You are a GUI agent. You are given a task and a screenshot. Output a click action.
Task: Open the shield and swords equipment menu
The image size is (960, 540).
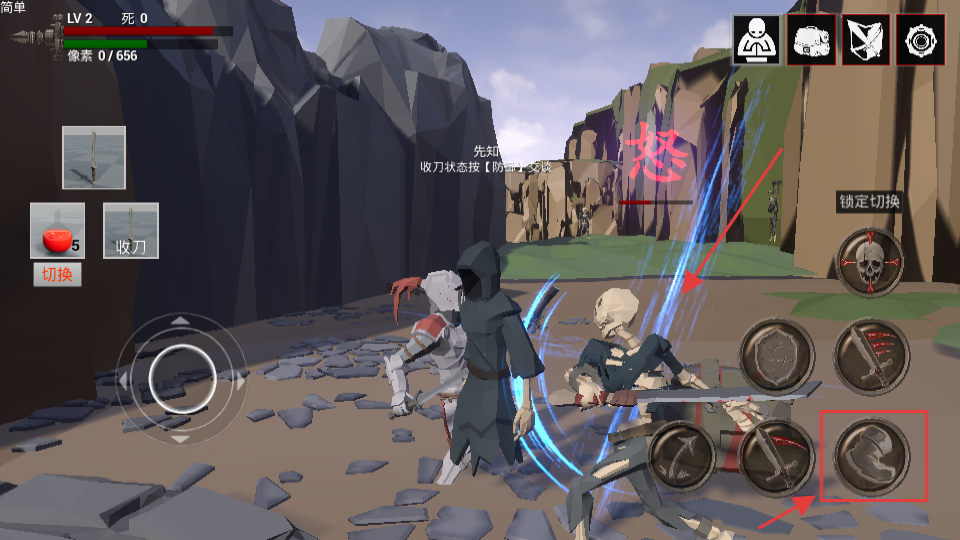pos(866,40)
